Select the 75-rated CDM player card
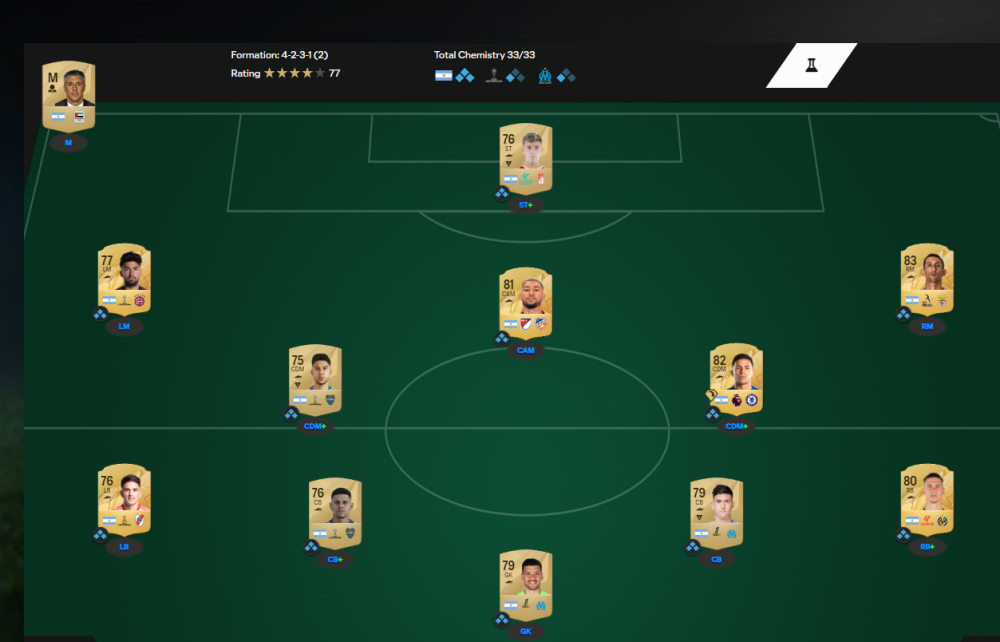The width and height of the screenshot is (1000, 642). tap(315, 380)
